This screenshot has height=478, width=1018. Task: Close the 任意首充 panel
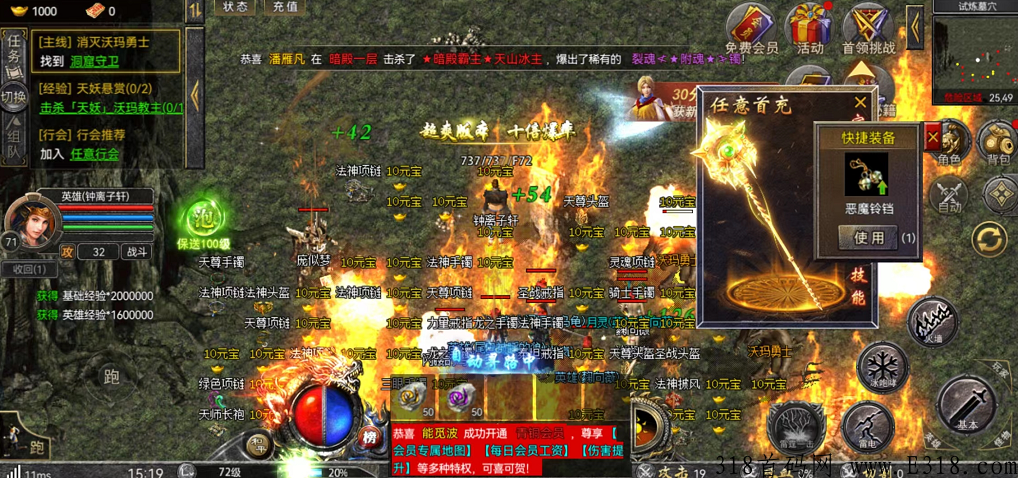click(x=860, y=103)
